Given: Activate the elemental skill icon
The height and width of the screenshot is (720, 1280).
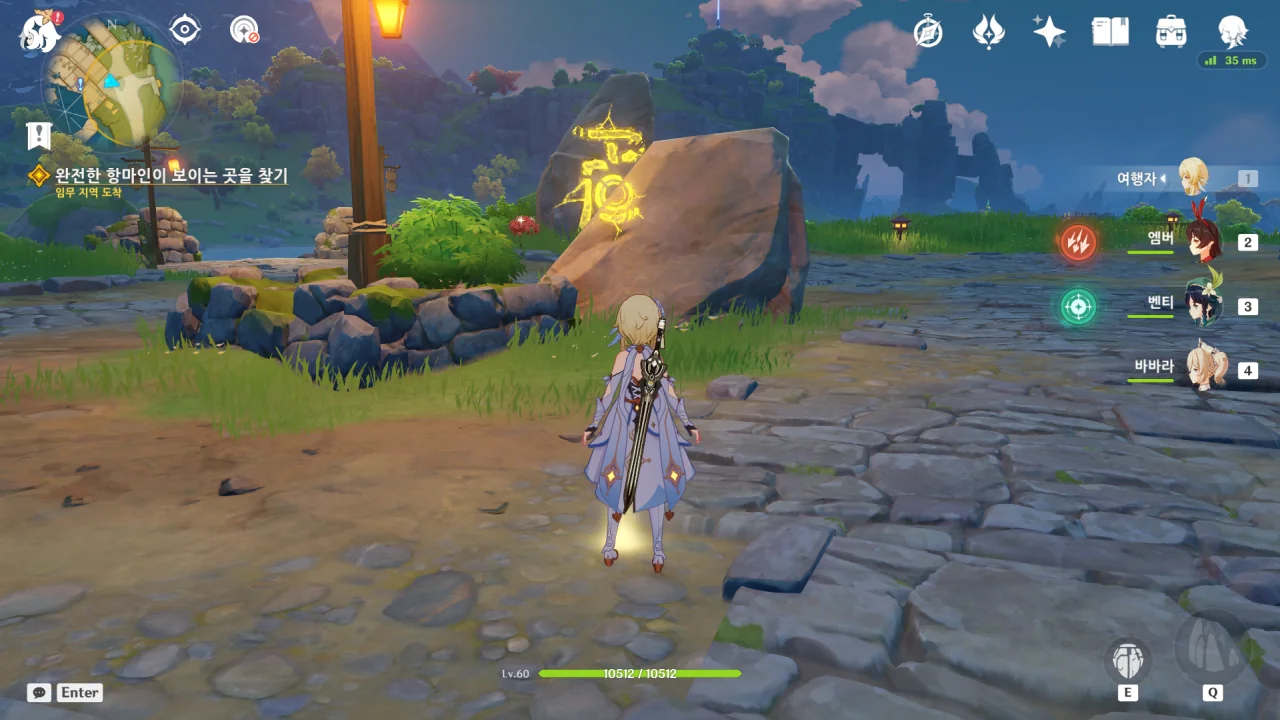Looking at the screenshot, I should coord(1128,661).
